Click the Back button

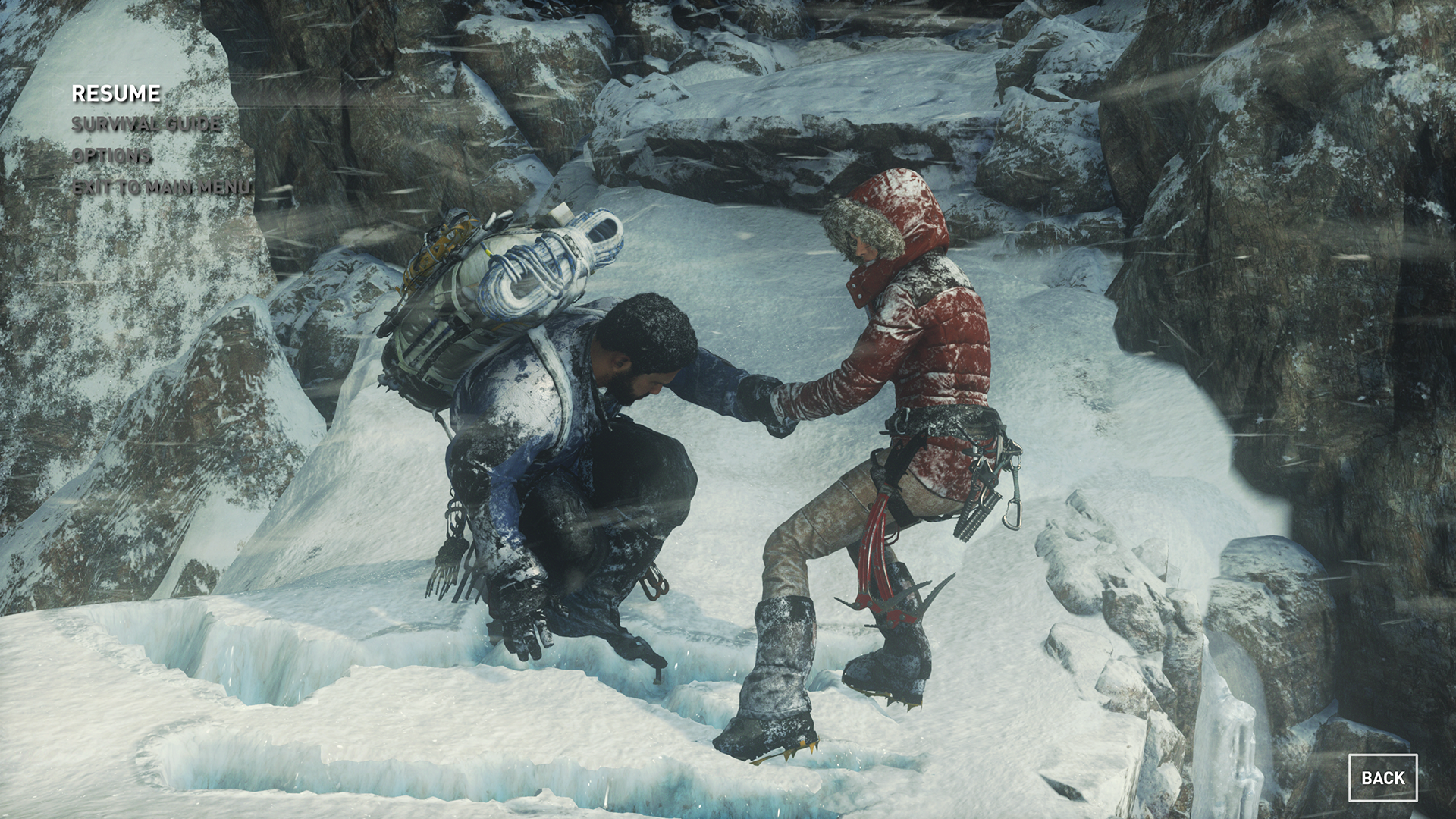pos(1382,777)
